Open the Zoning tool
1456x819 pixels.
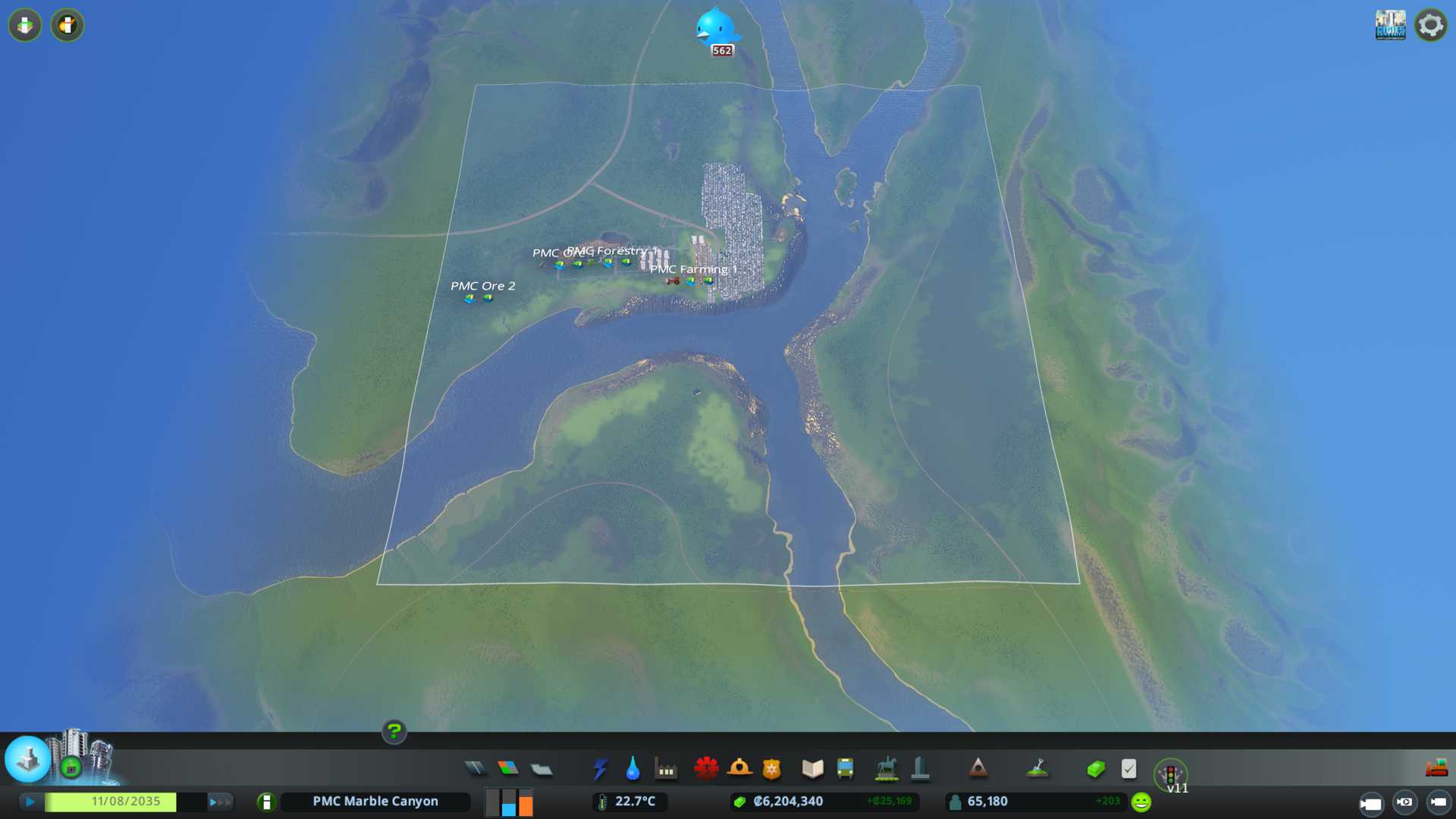pyautogui.click(x=508, y=769)
